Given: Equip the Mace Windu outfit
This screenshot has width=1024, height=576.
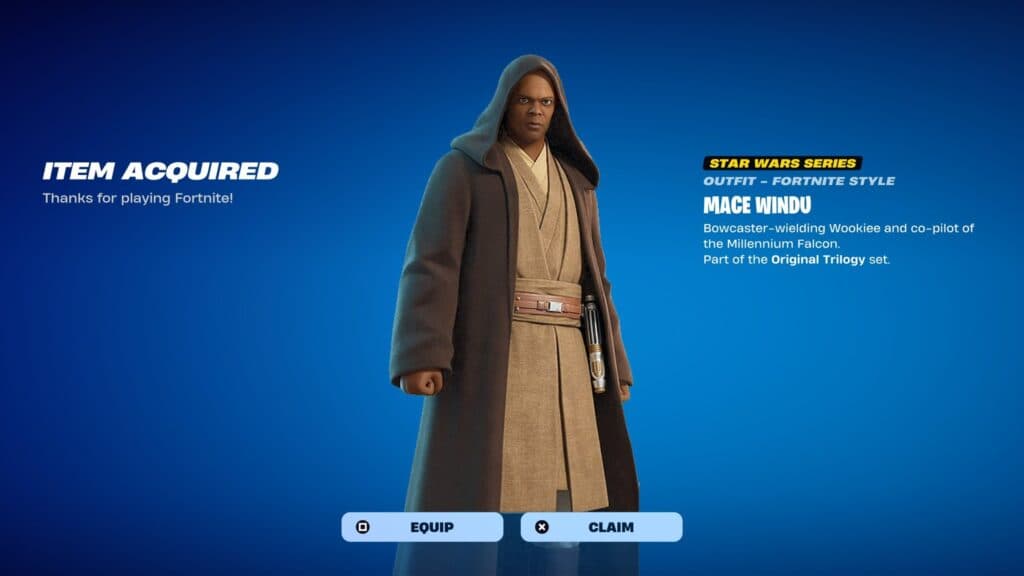Looking at the screenshot, I should click(x=422, y=527).
